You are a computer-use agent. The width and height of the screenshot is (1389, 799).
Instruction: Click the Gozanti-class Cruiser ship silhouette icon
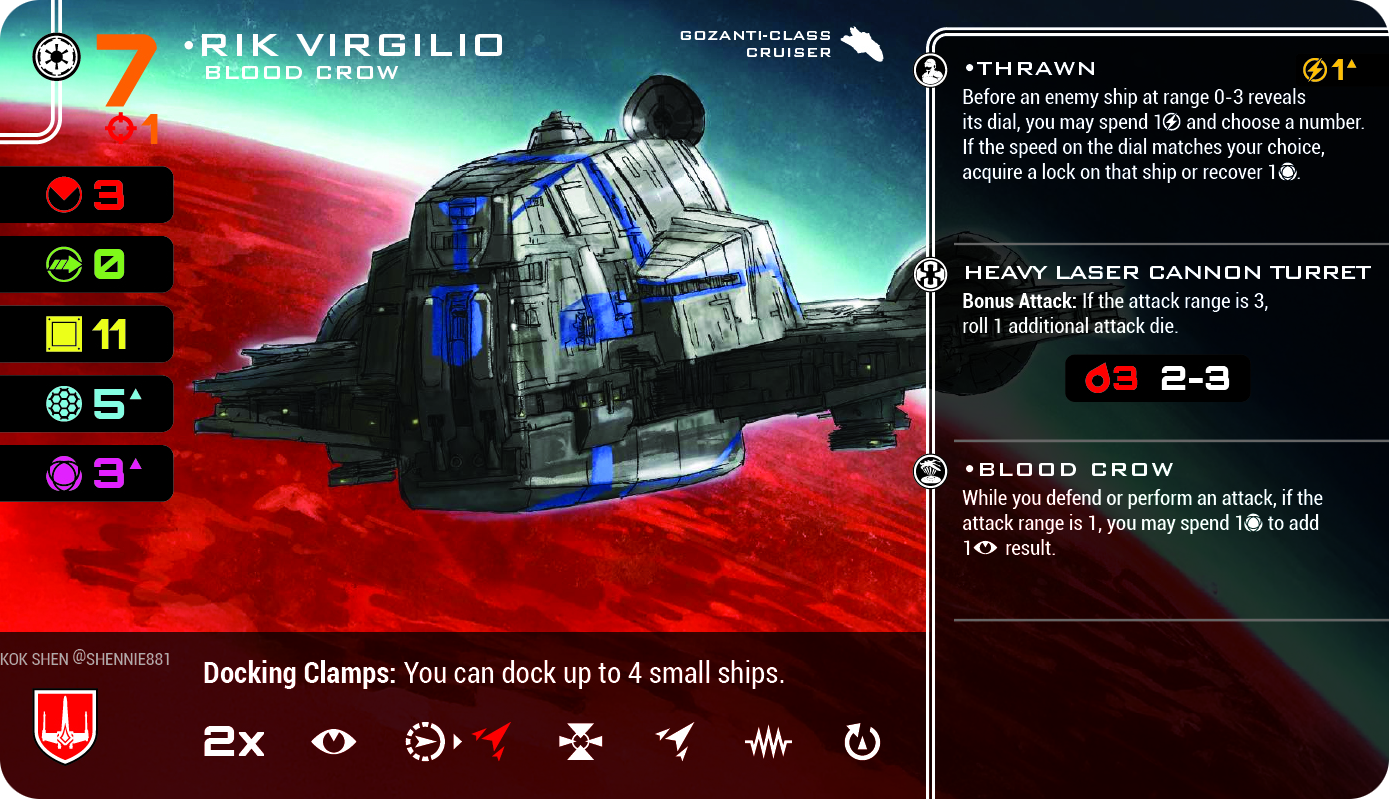tap(862, 43)
